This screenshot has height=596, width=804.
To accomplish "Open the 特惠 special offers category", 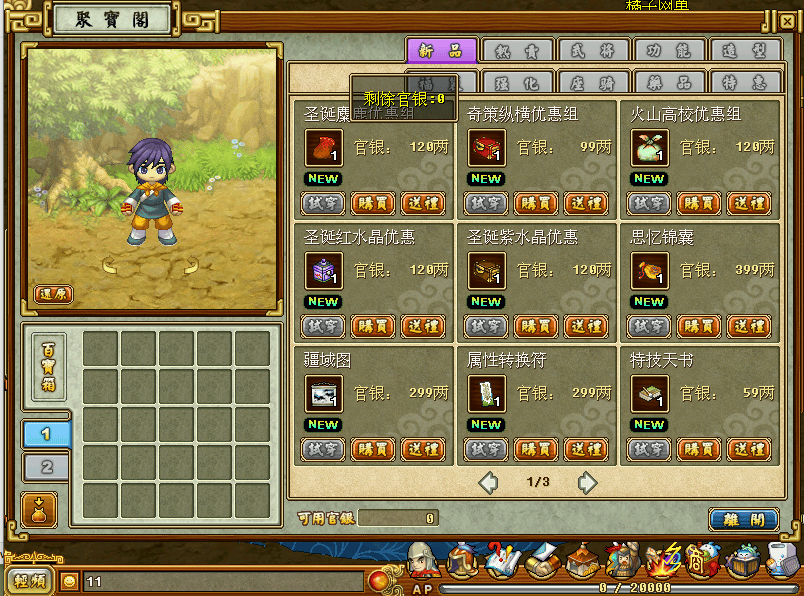I will [745, 83].
